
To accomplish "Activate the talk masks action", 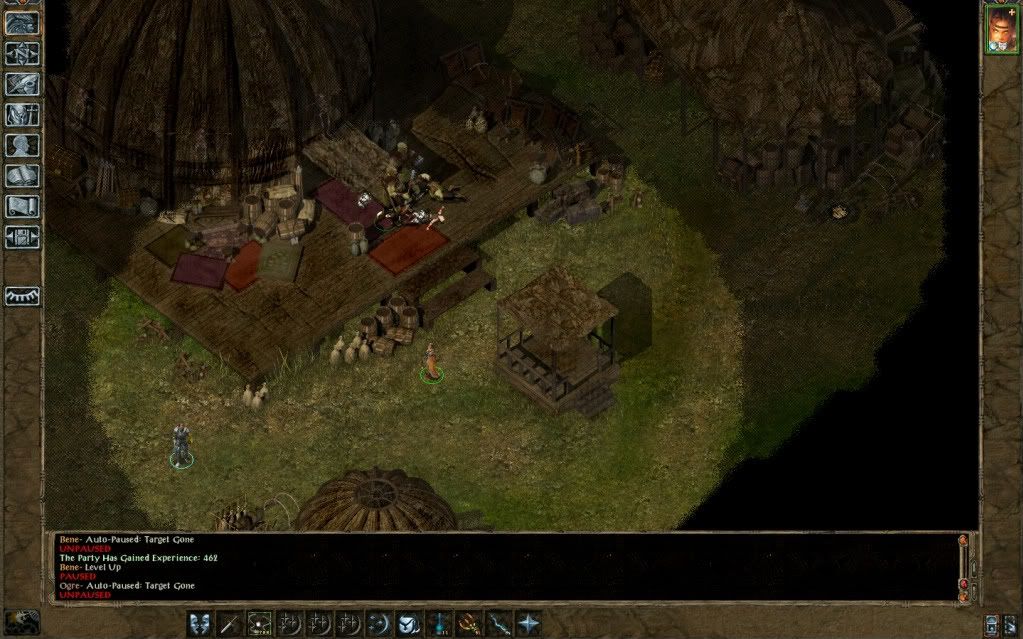I will (x=200, y=622).
